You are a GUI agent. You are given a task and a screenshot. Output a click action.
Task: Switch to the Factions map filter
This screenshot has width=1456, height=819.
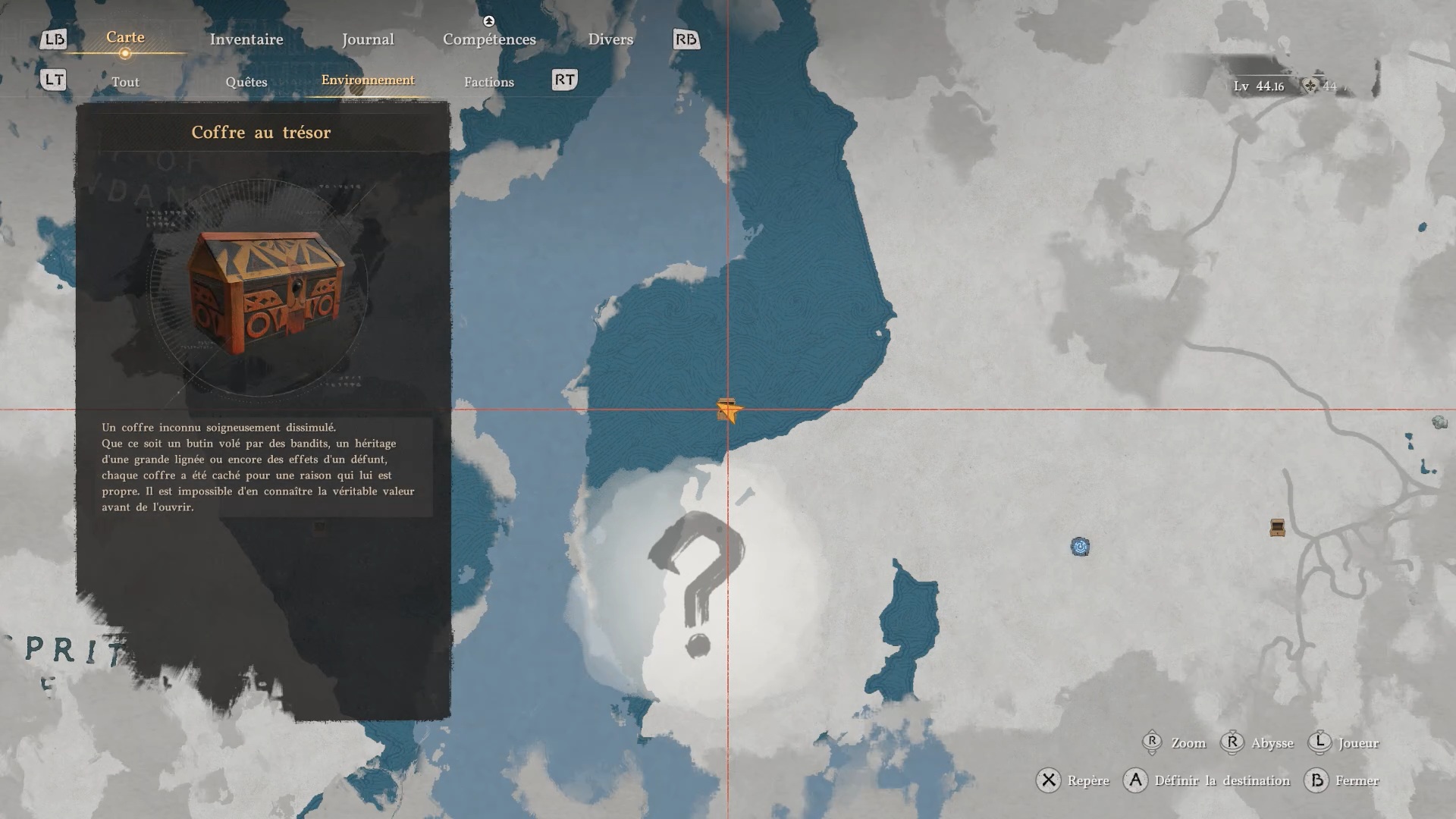489,82
